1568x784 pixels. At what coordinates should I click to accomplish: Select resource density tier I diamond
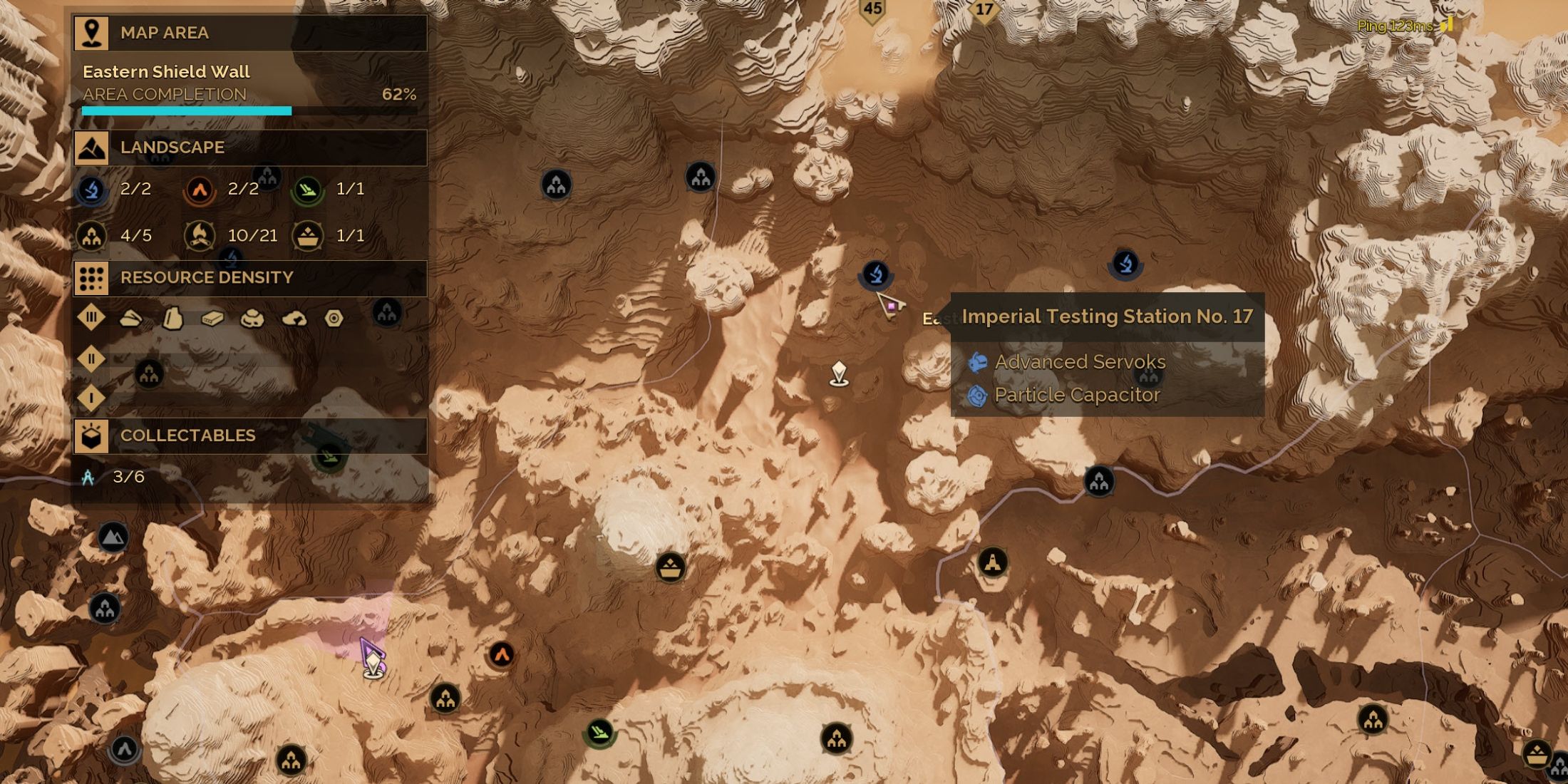tap(91, 398)
